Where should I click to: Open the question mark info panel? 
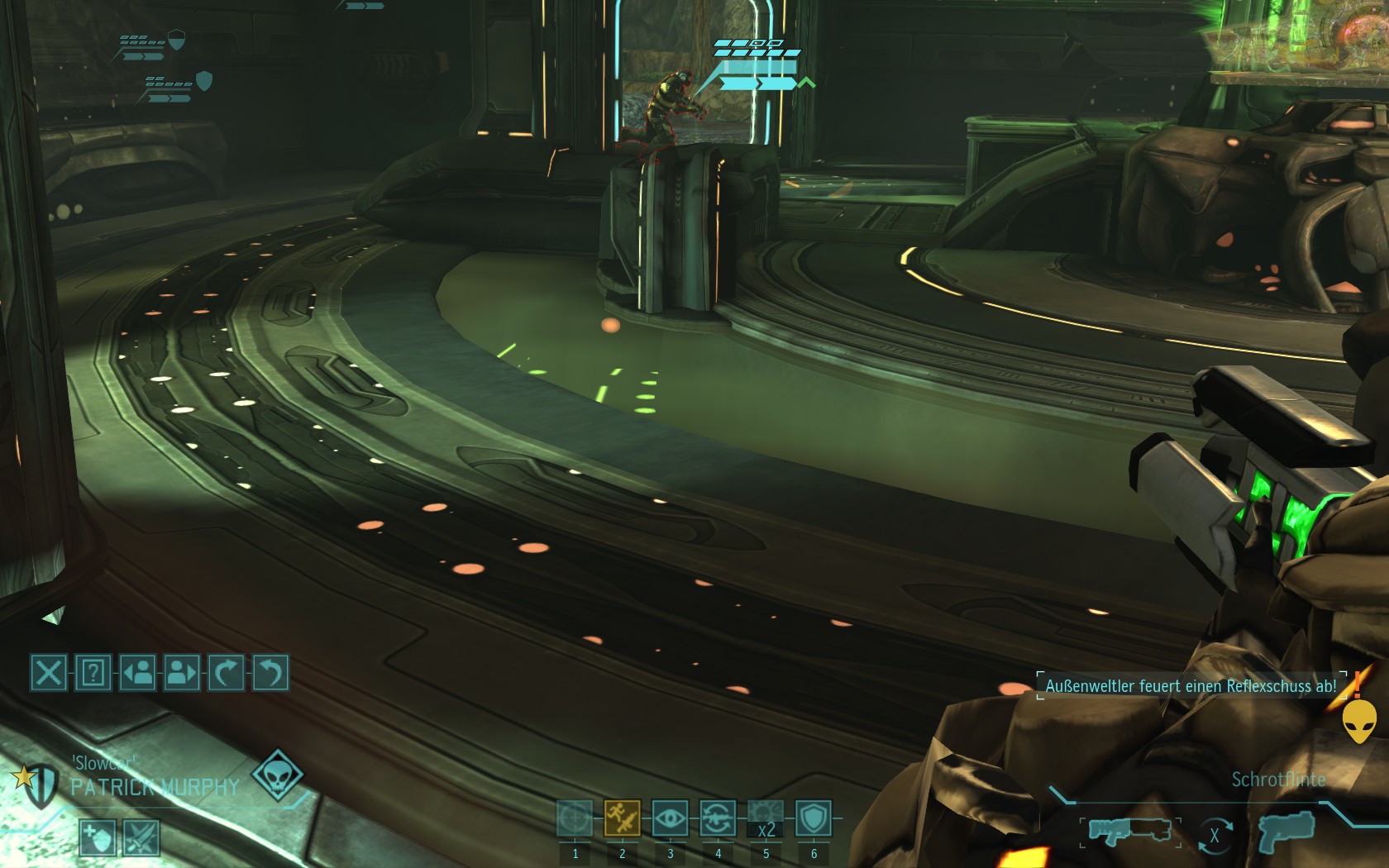(93, 673)
